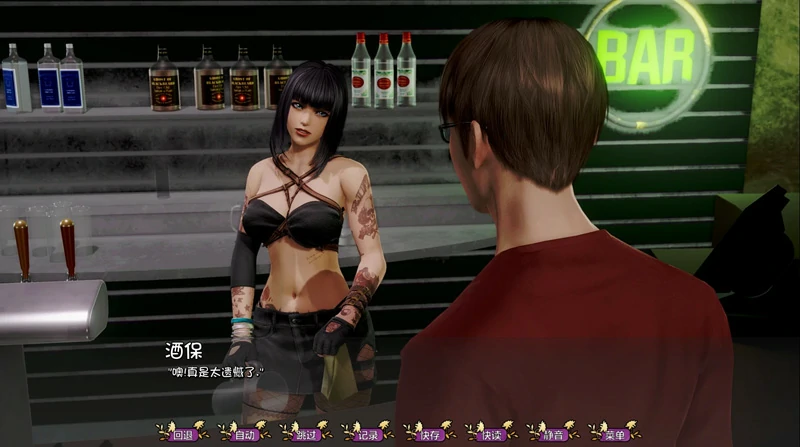Toggle the 静音 mute button
The image size is (800, 447).
point(553,434)
